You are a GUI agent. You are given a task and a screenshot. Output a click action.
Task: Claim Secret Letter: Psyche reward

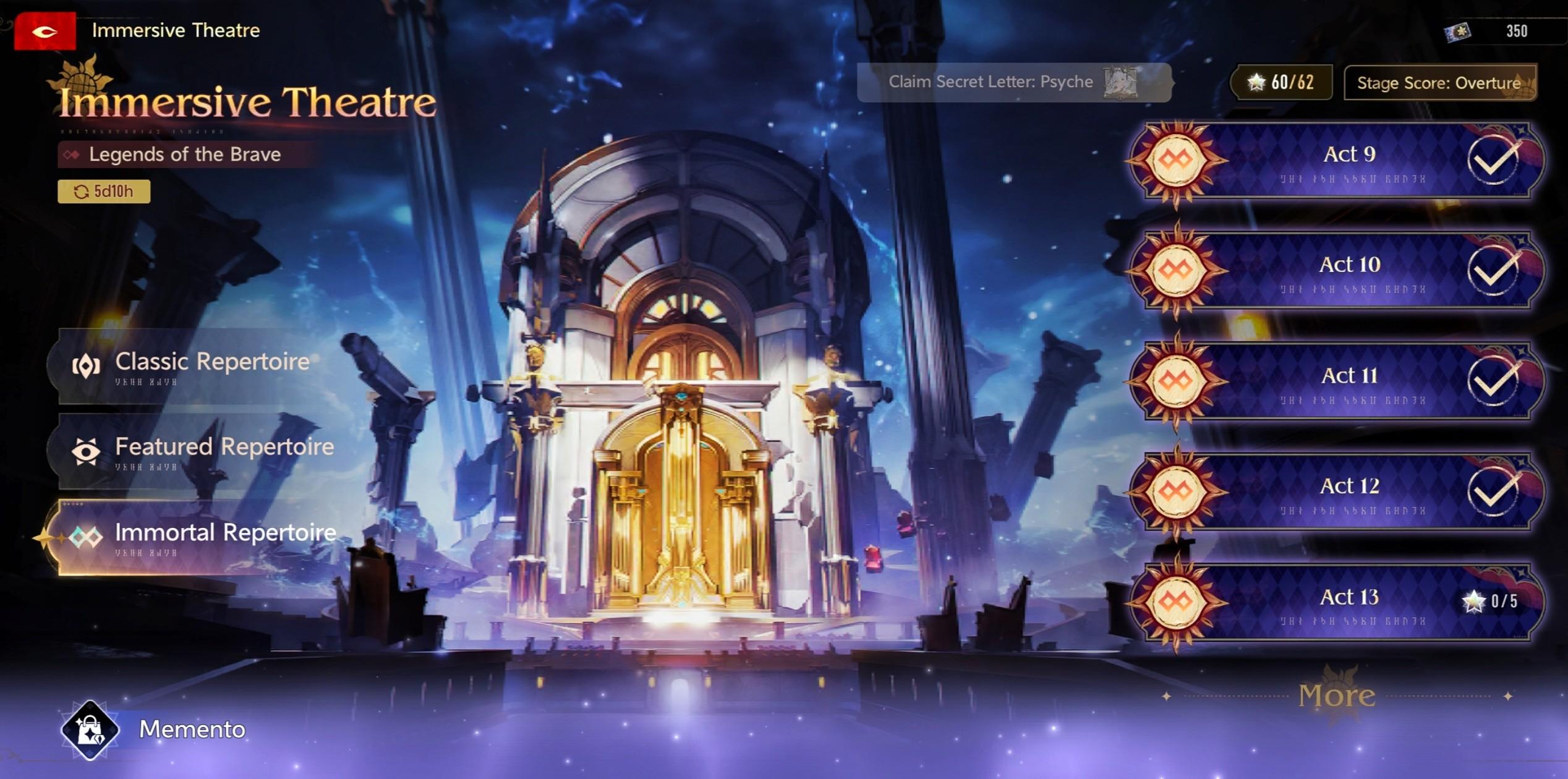[x=1013, y=82]
